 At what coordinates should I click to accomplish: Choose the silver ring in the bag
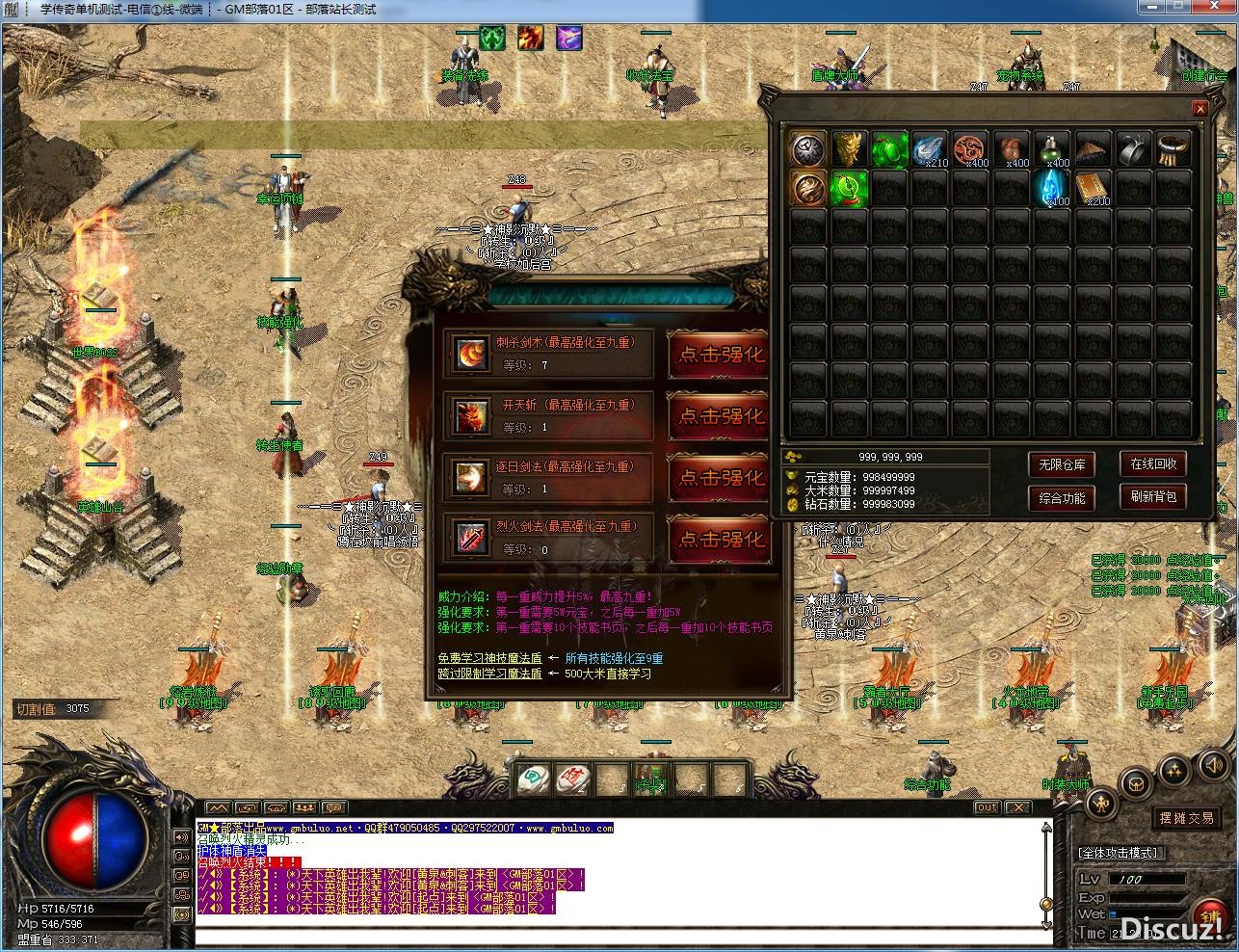pyautogui.click(x=1133, y=149)
